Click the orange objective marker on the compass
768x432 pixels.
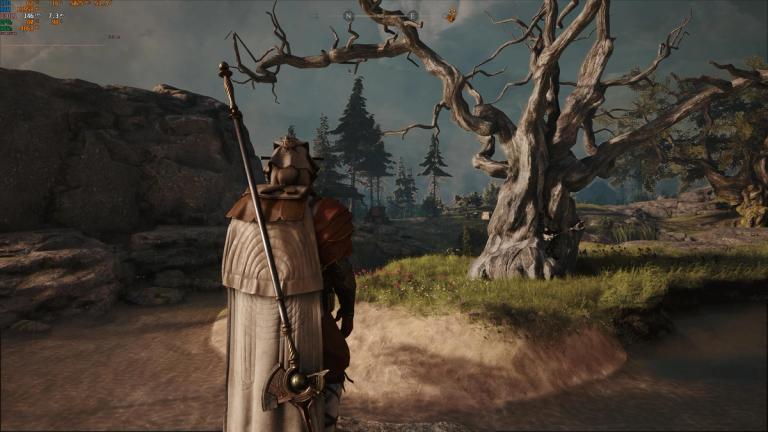point(451,15)
